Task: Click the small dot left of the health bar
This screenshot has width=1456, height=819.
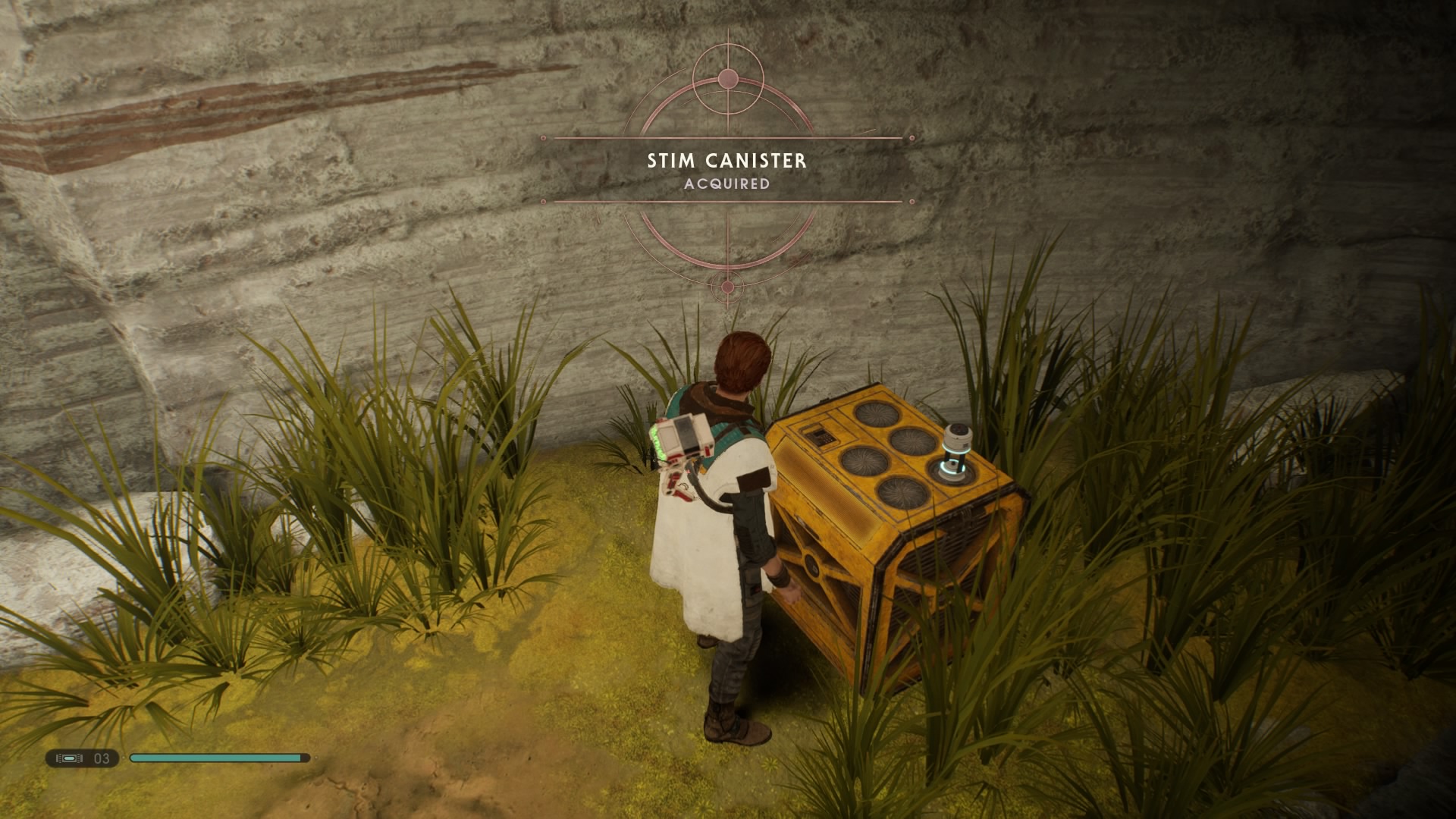Action: [x=124, y=758]
